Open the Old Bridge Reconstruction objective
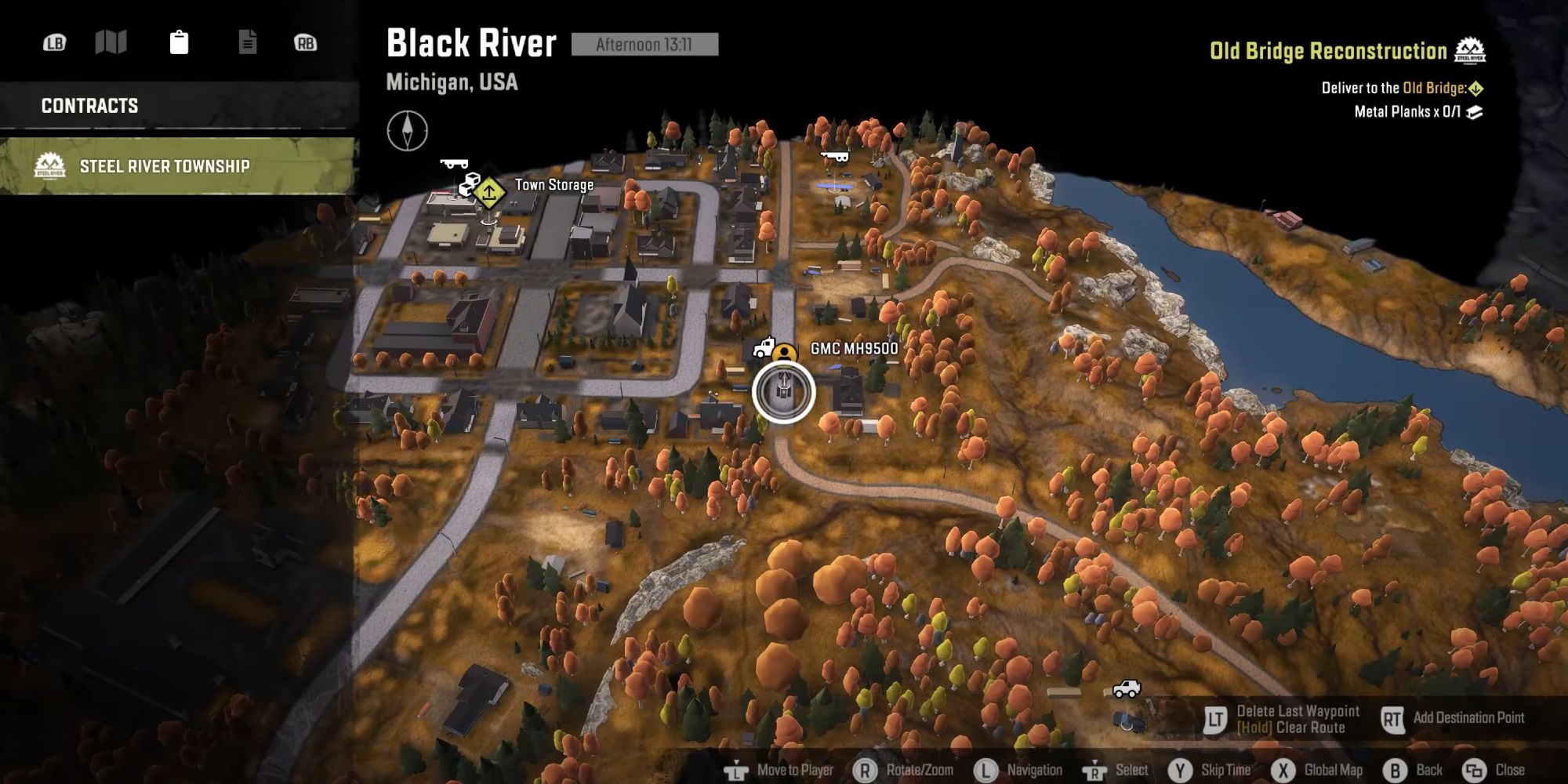This screenshot has height=784, width=1568. click(1328, 52)
